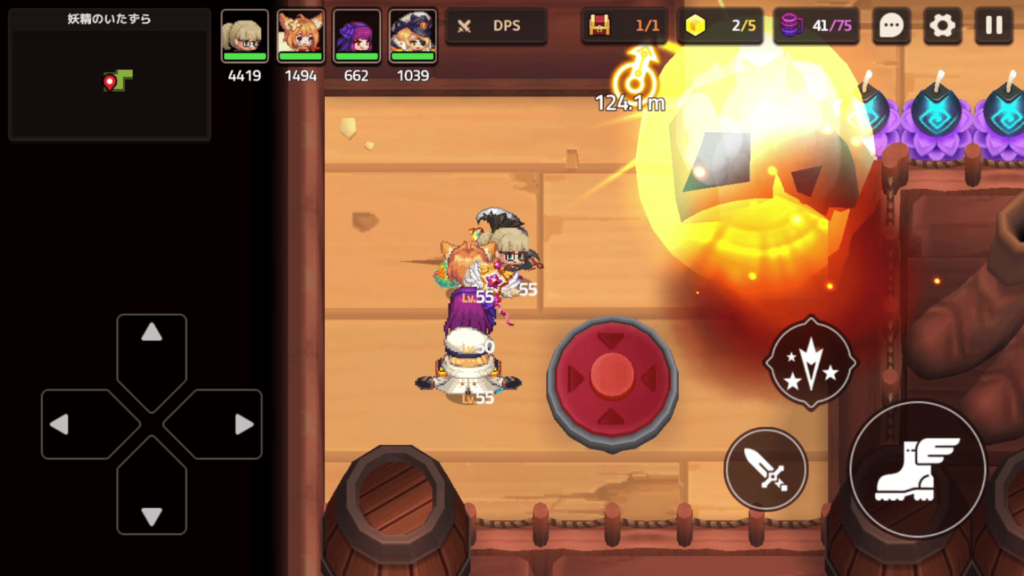Pause the game
The height and width of the screenshot is (576, 1024).
tap(993, 26)
